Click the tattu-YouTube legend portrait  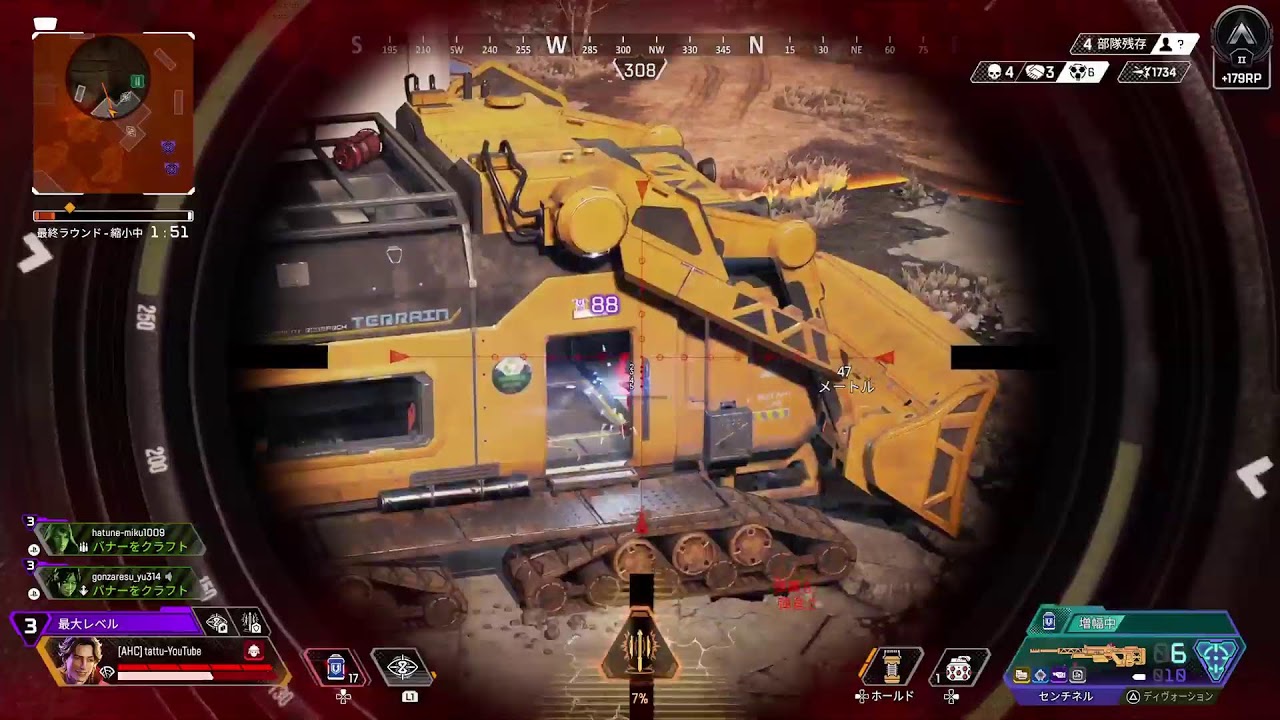pos(78,661)
